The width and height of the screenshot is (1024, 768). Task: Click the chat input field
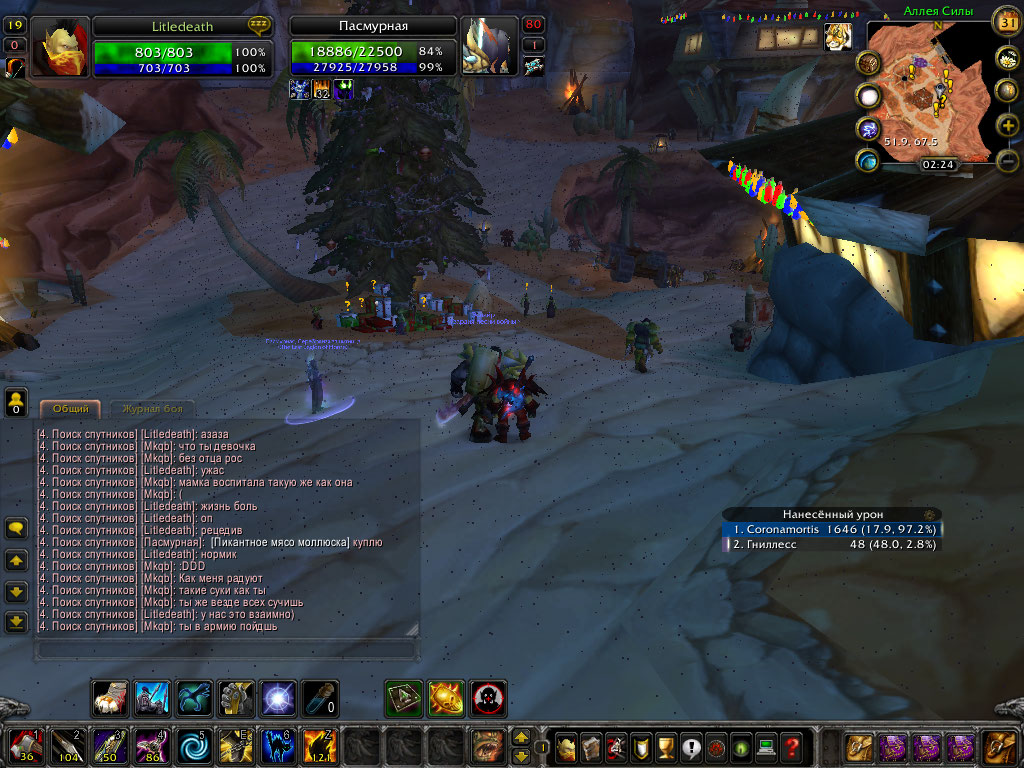[225, 650]
